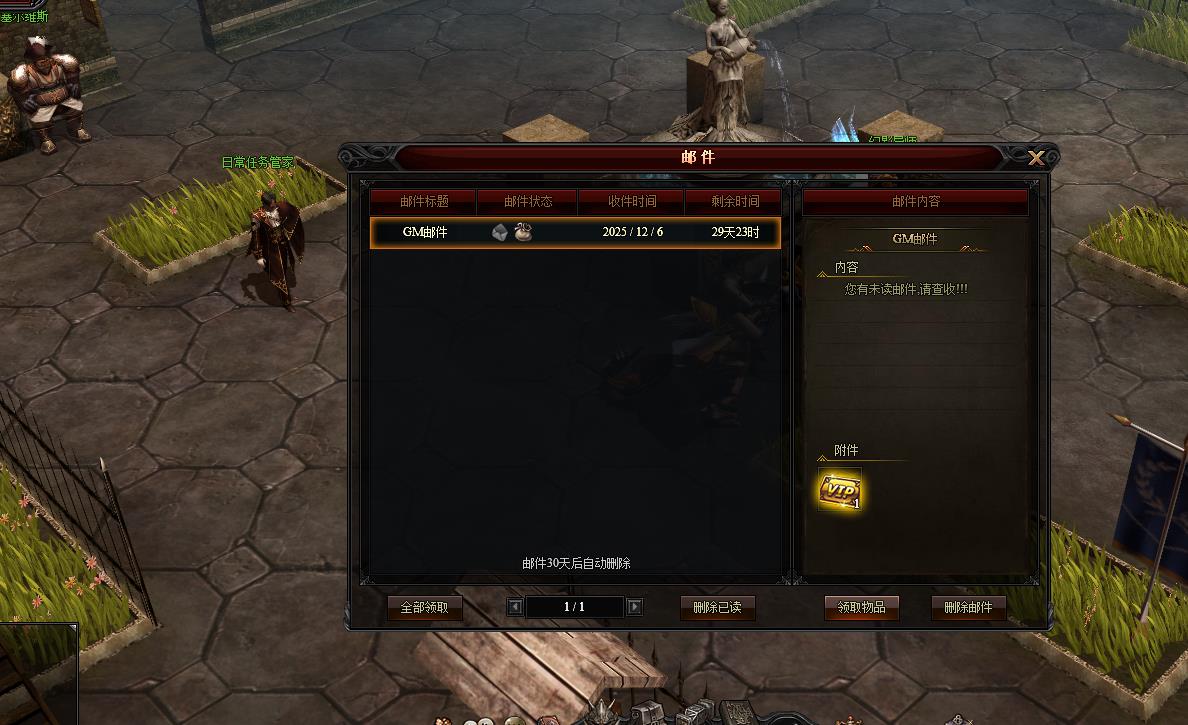Close the mail window
The width and height of the screenshot is (1188, 725).
[1036, 158]
